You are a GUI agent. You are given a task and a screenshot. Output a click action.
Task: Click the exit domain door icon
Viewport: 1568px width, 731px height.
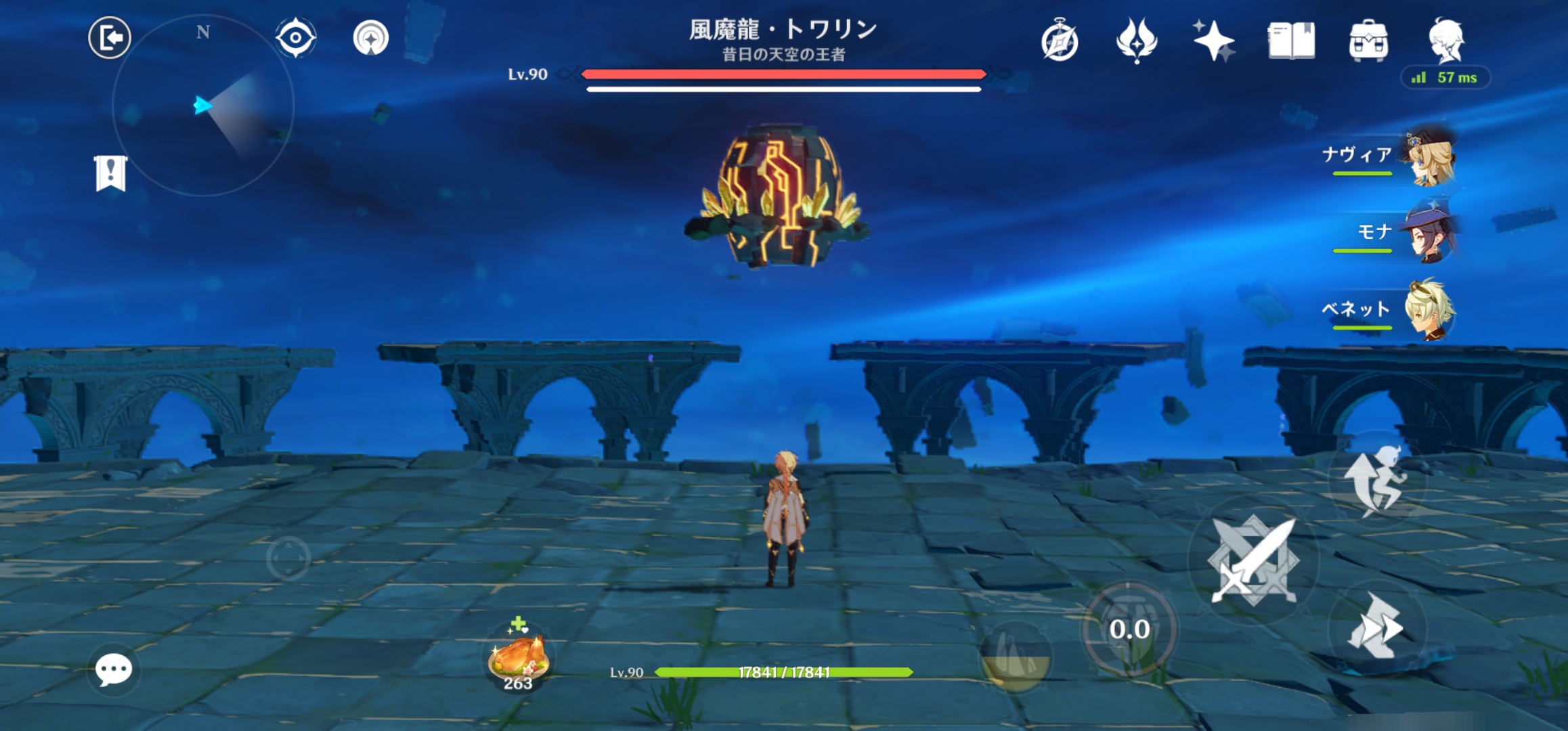pos(110,37)
